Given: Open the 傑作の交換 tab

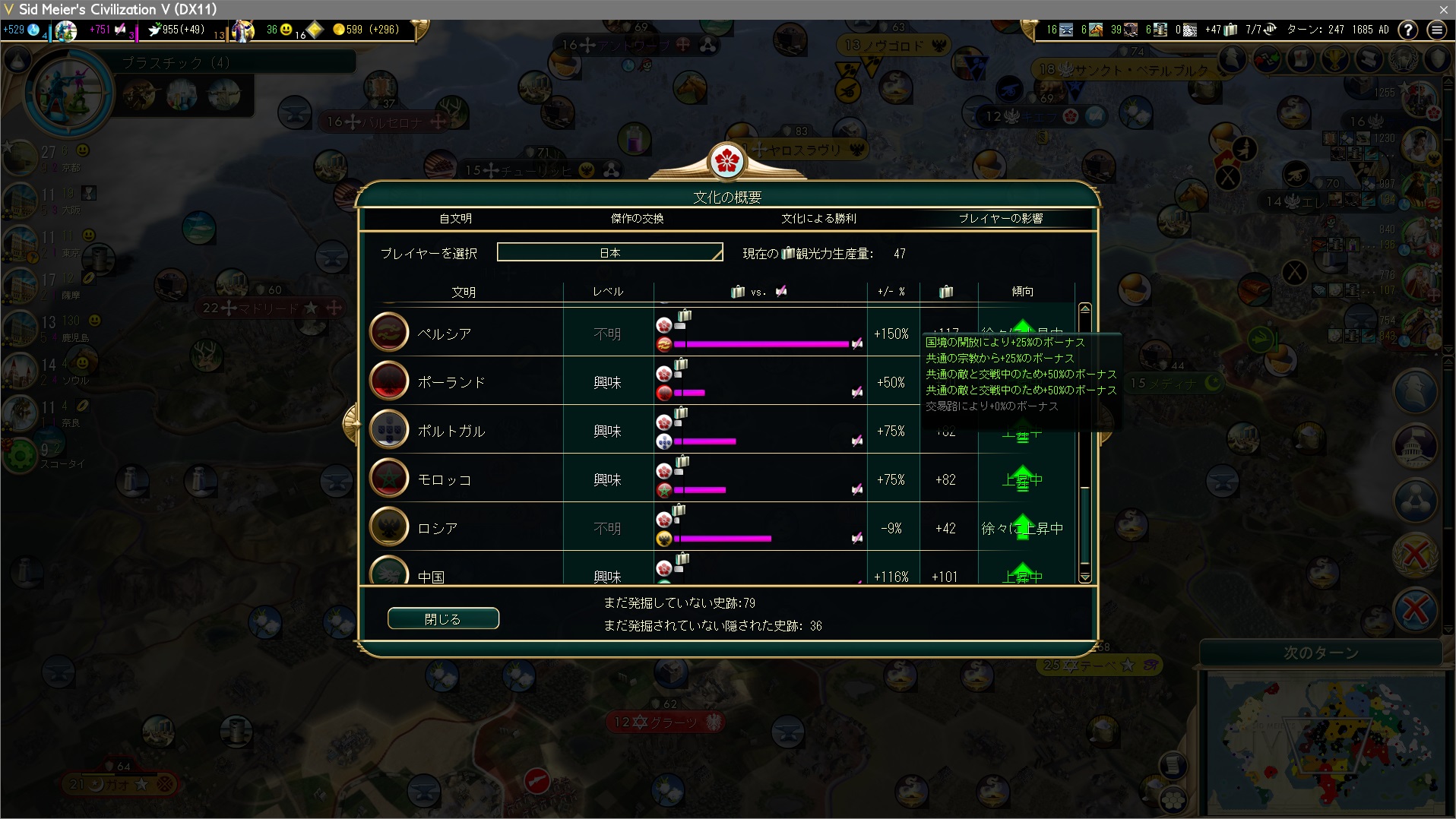Looking at the screenshot, I should pos(637,219).
